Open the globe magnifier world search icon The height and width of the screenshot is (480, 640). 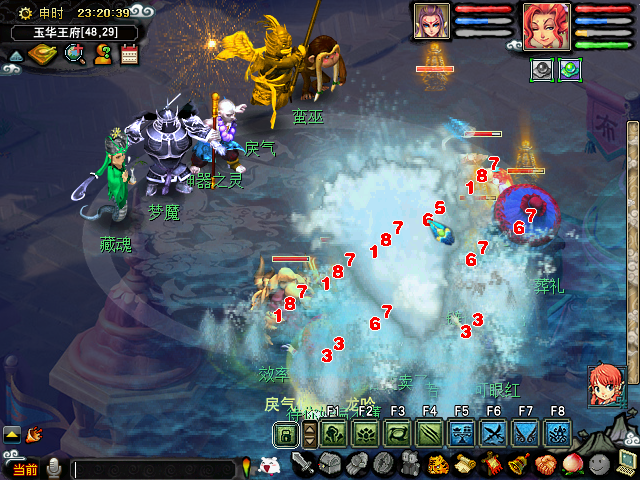click(74, 54)
